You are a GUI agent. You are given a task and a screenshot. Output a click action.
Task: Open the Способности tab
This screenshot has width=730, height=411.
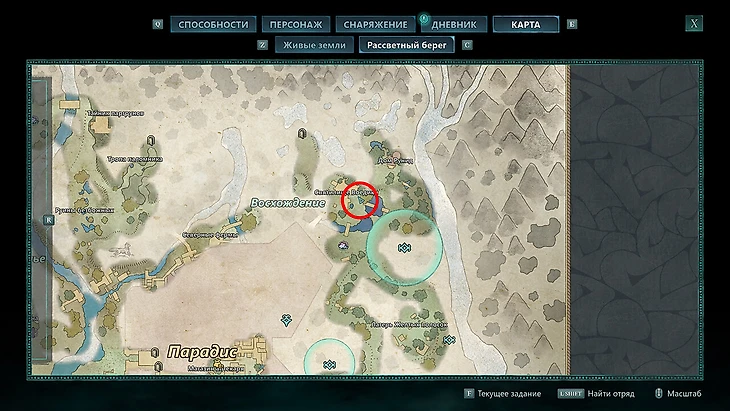point(211,24)
